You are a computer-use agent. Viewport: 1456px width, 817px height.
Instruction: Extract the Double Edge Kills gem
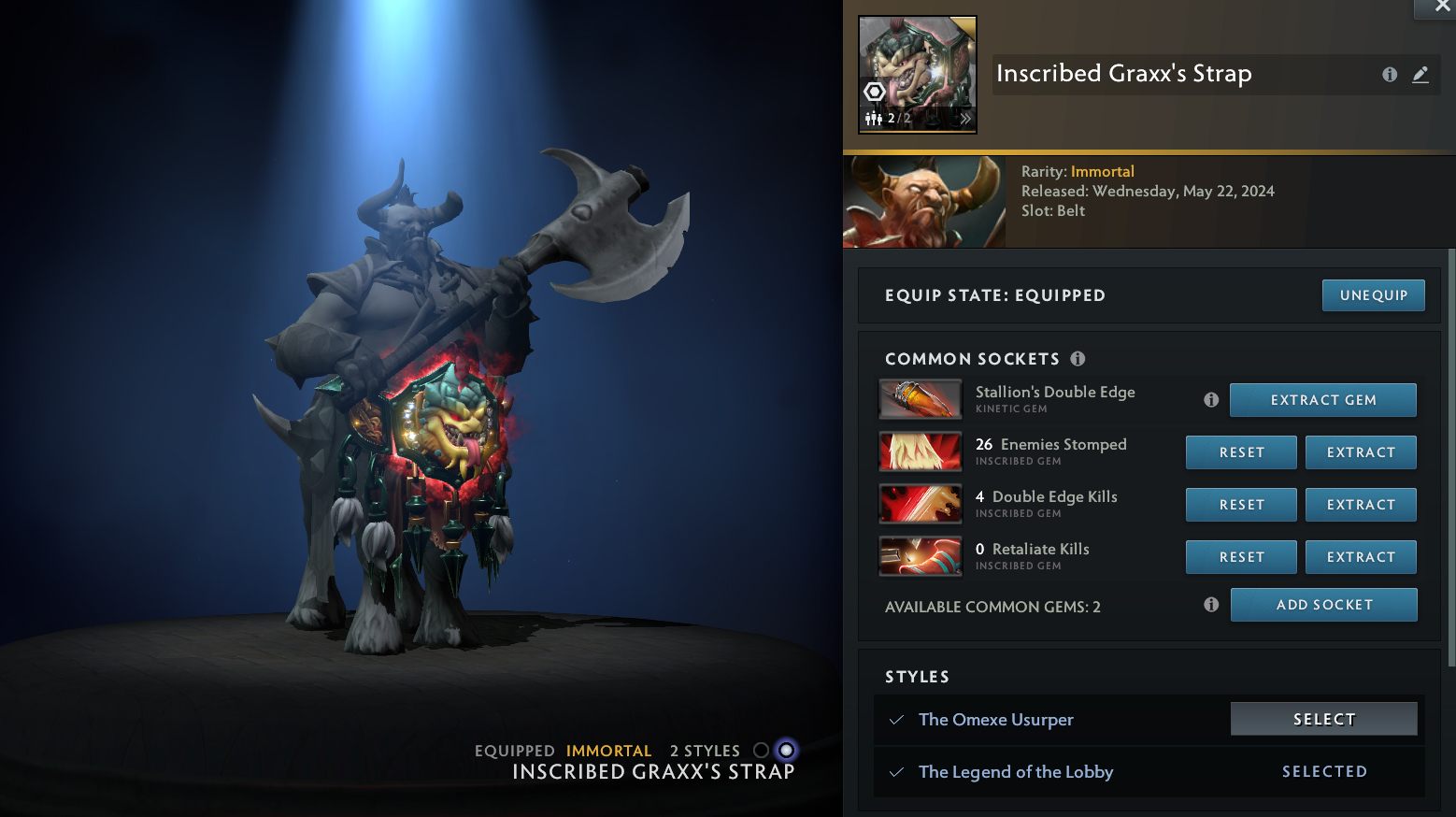coord(1360,505)
